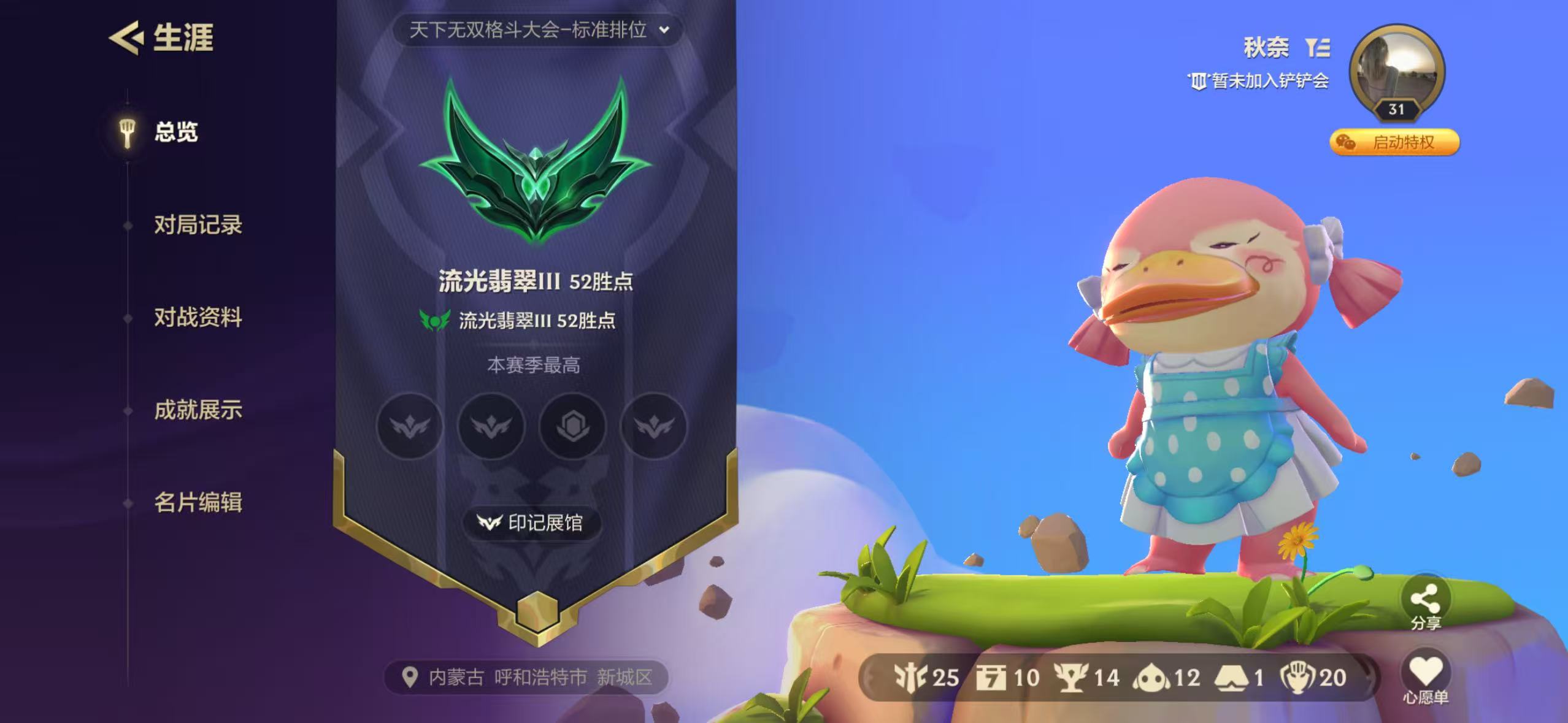Screen dimensions: 1568x723
Task: Switch to the 对局记录 tab
Action: [x=198, y=226]
